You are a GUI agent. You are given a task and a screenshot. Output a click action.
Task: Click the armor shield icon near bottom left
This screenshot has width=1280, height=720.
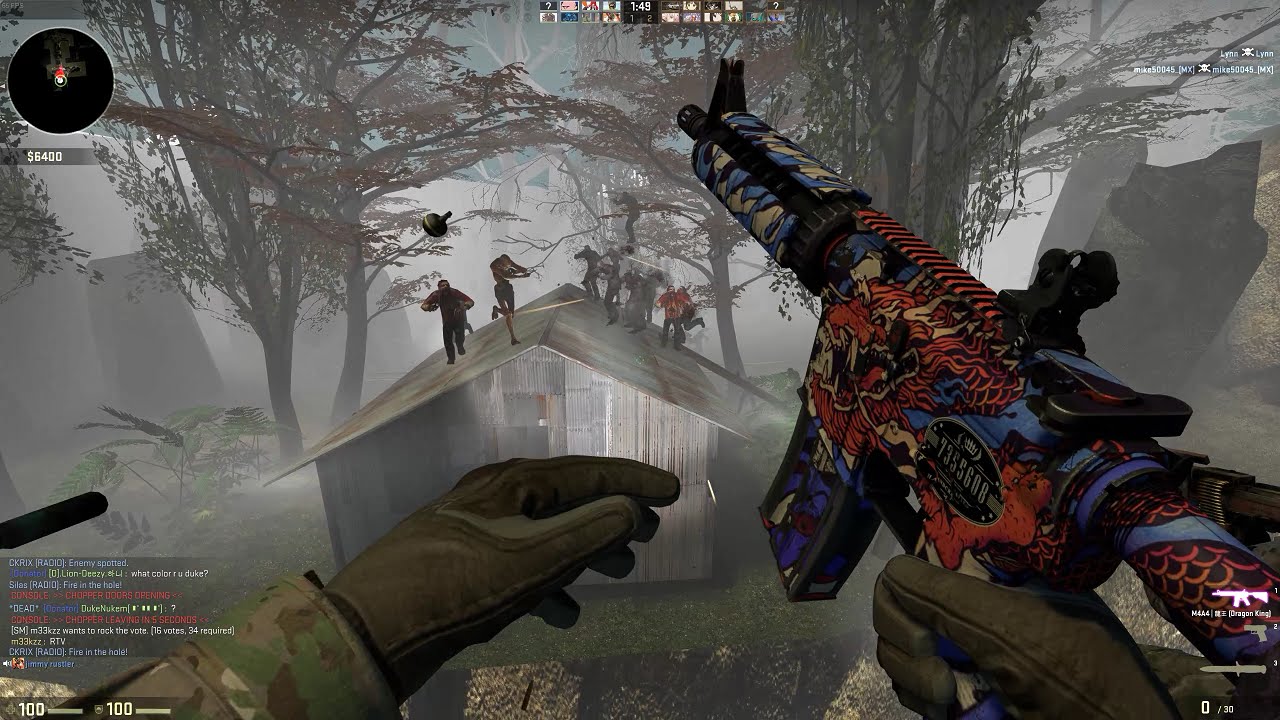[97, 709]
